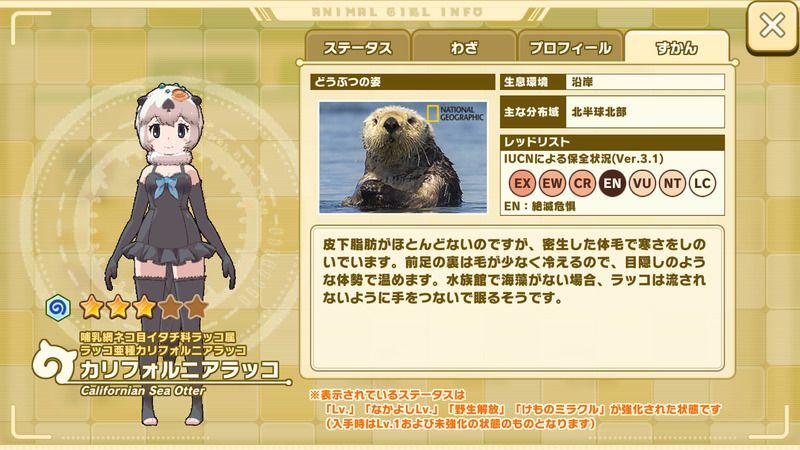
Task: Open the わざ tab
Action: tap(461, 48)
